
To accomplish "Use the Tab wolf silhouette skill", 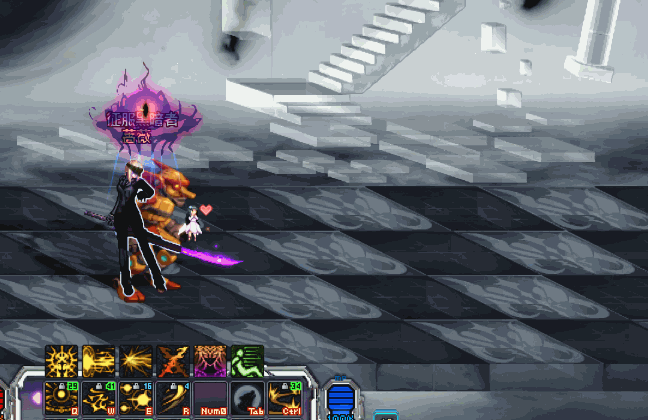I will (x=246, y=397).
